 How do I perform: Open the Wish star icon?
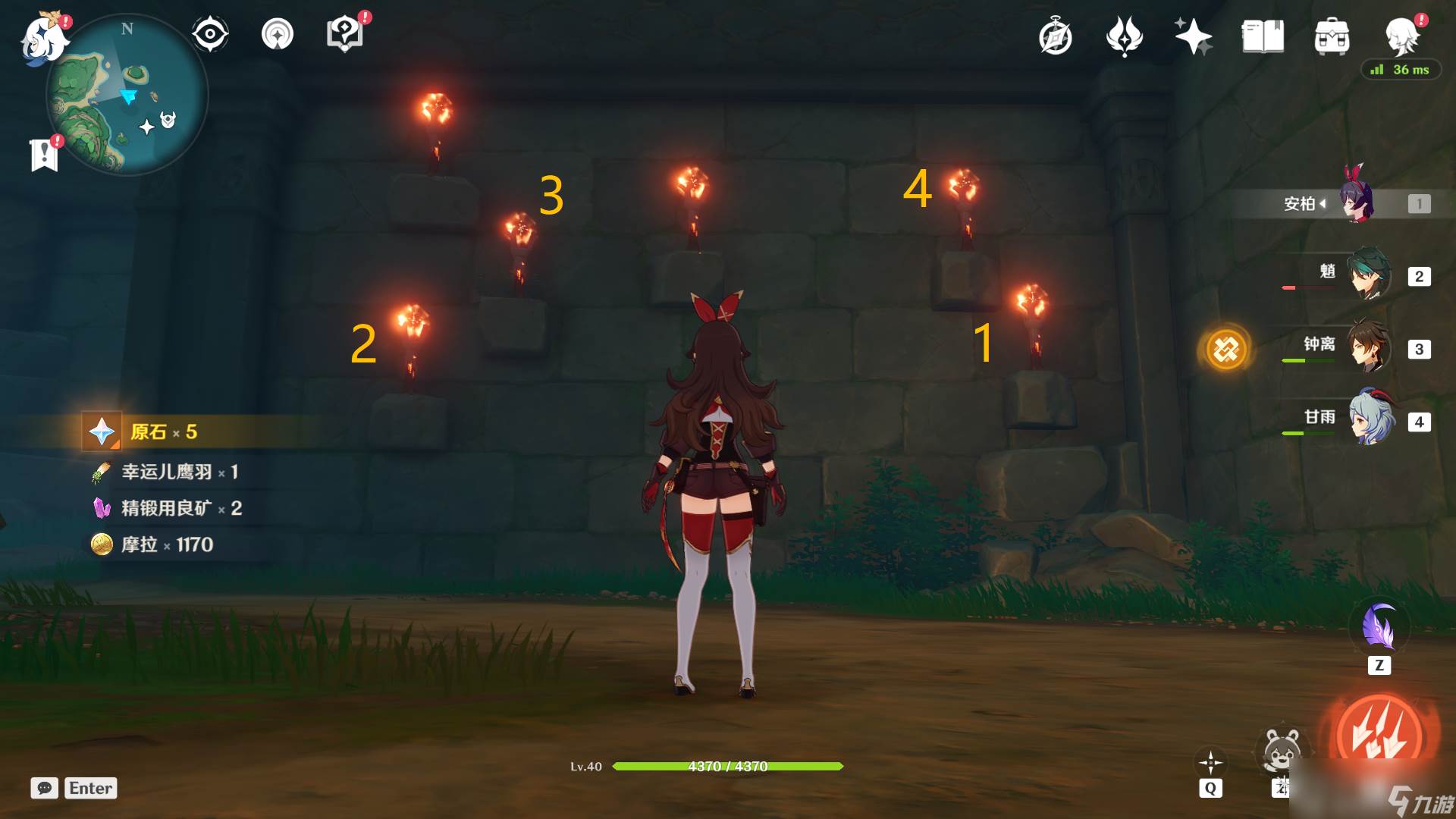(x=1193, y=36)
